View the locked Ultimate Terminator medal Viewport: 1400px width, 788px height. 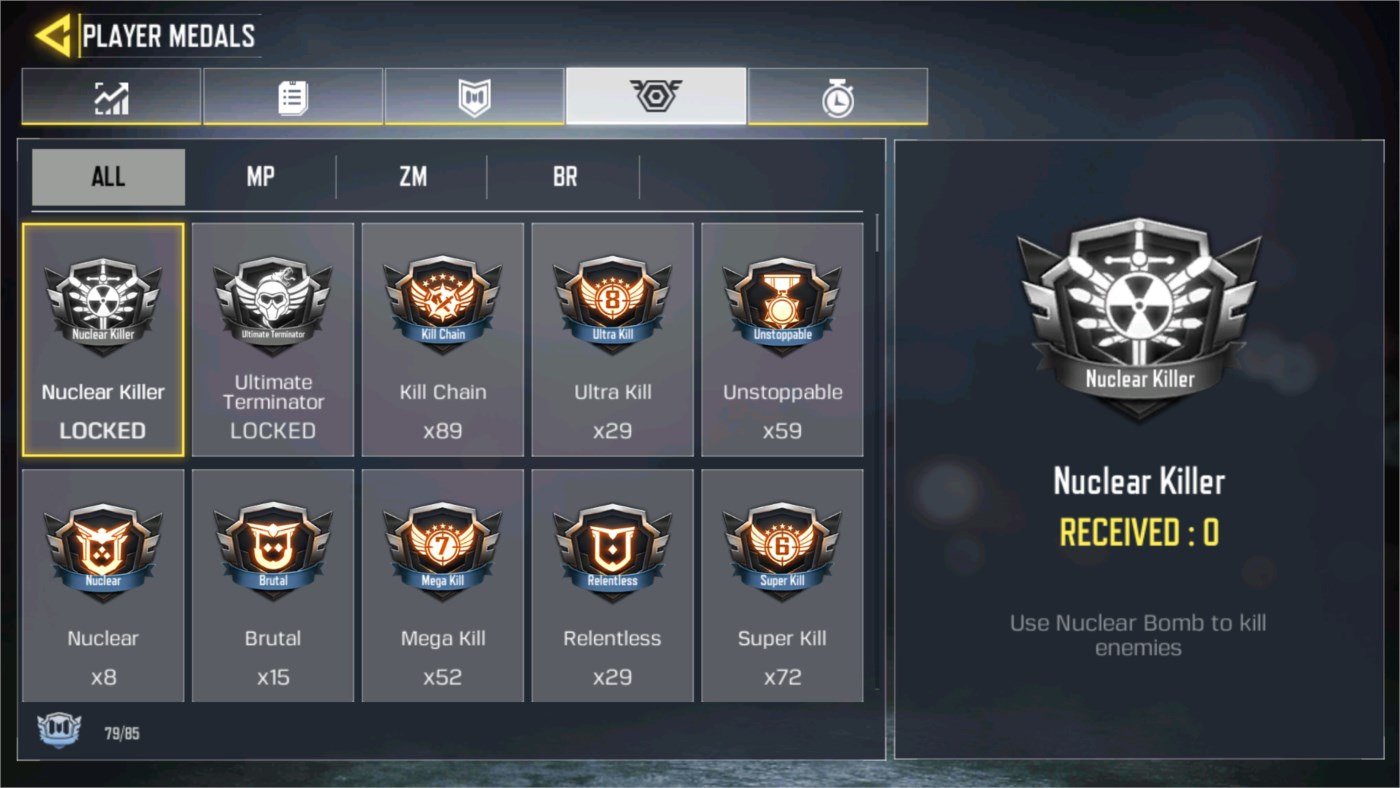tap(273, 340)
